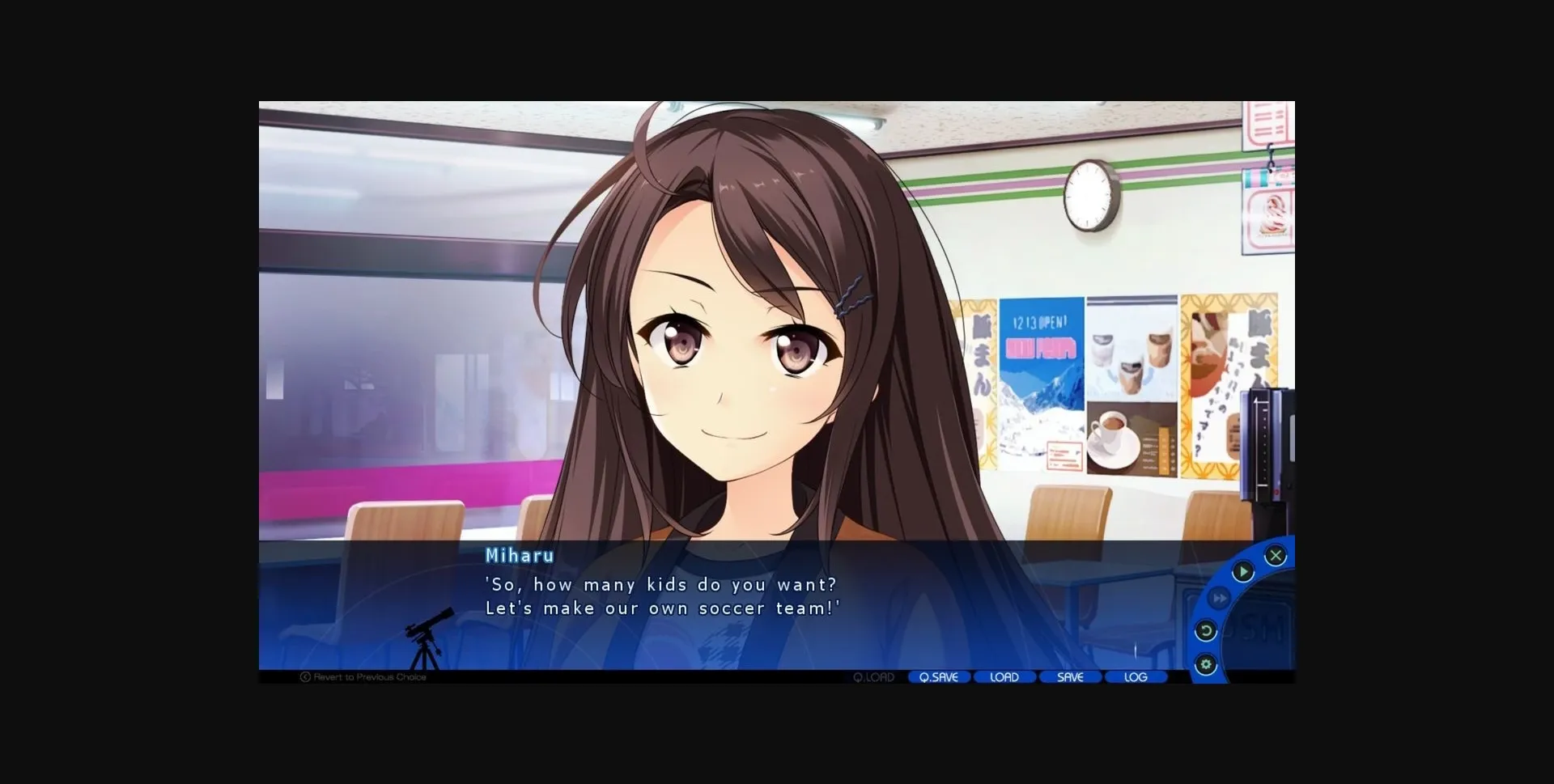Open the LOAD screen

point(1004,676)
